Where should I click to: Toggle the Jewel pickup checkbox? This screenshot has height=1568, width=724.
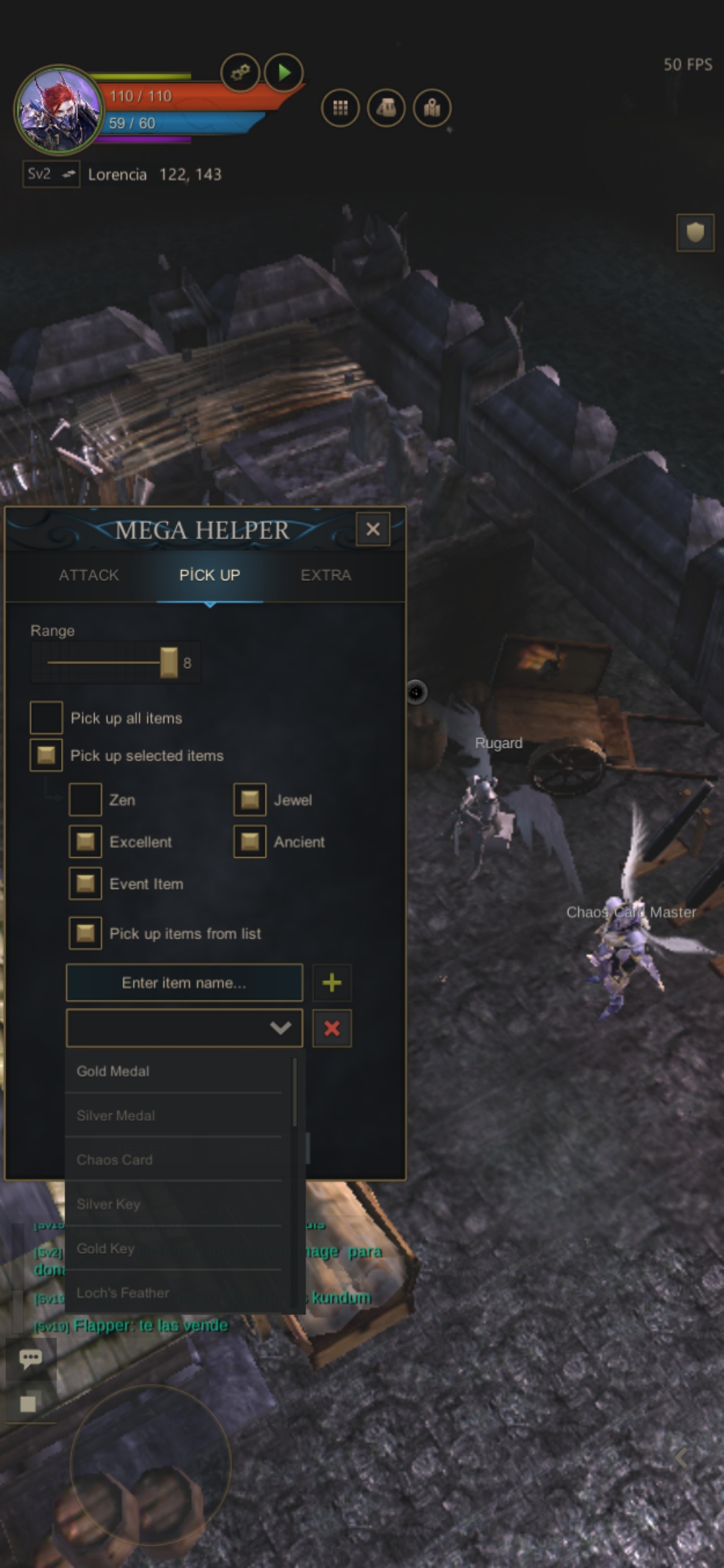(x=250, y=799)
